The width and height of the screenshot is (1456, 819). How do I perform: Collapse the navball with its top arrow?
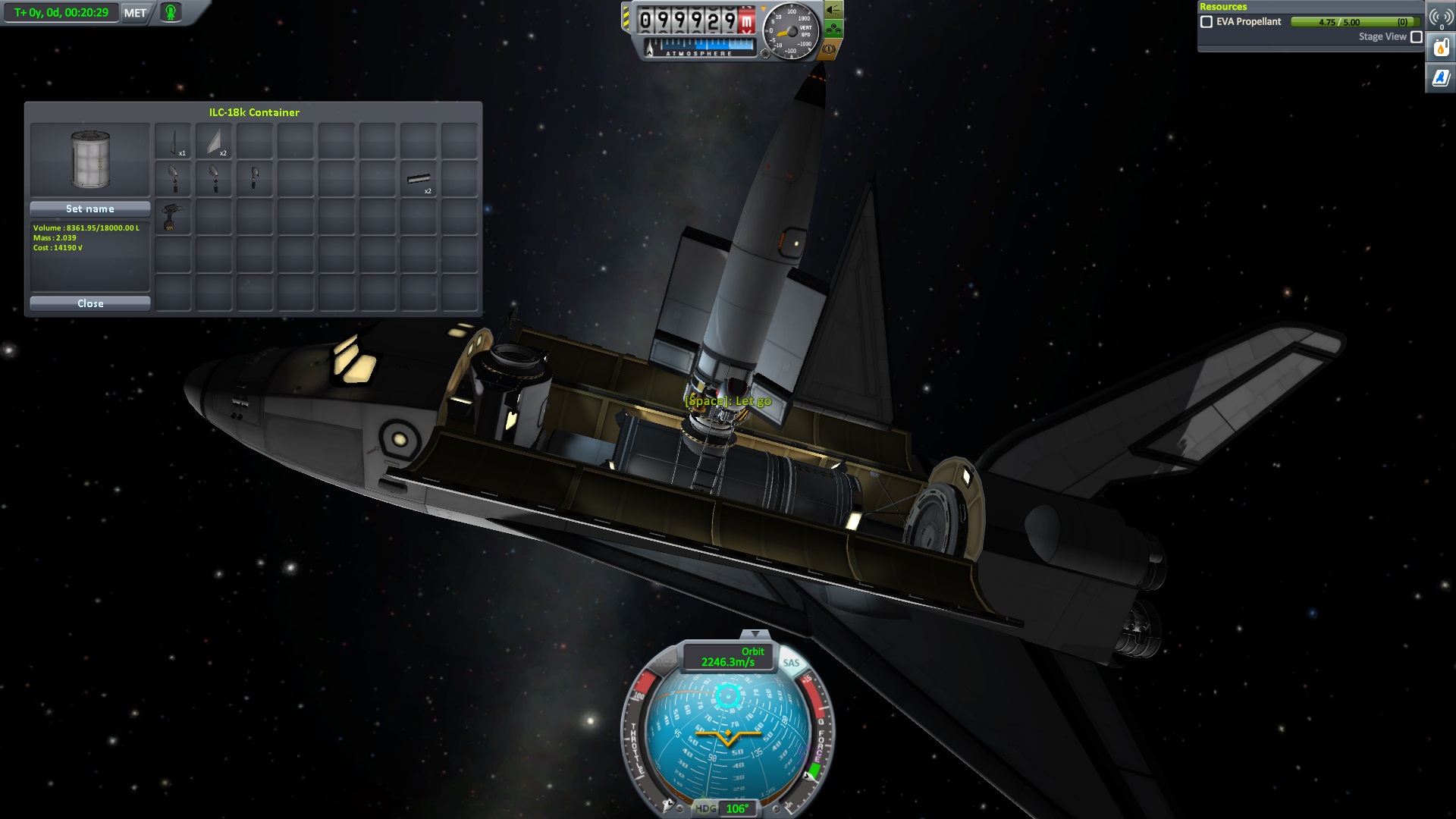click(754, 634)
